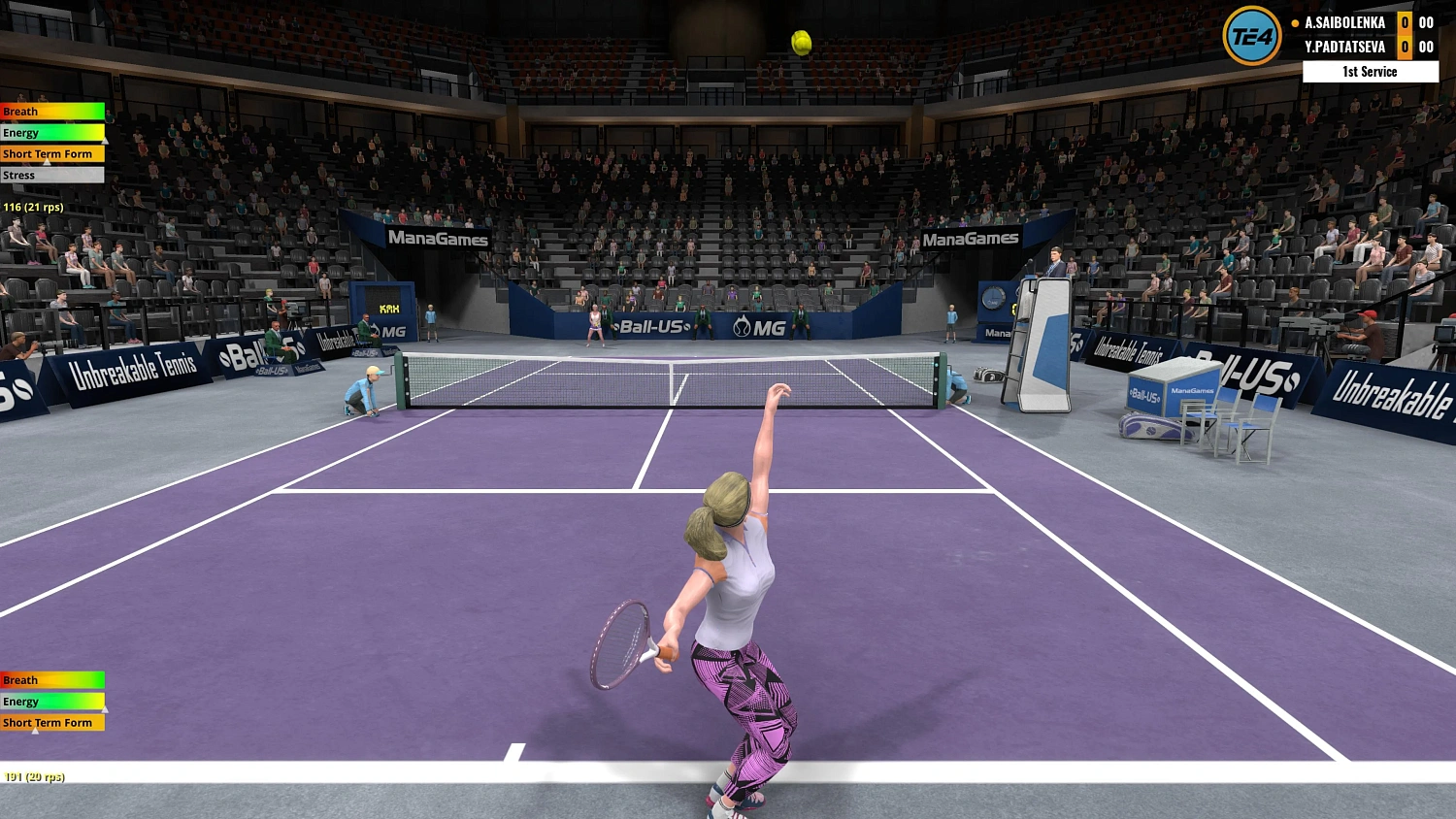Click the top-left Energy status bar label
The image size is (1456, 819).
[x=20, y=133]
